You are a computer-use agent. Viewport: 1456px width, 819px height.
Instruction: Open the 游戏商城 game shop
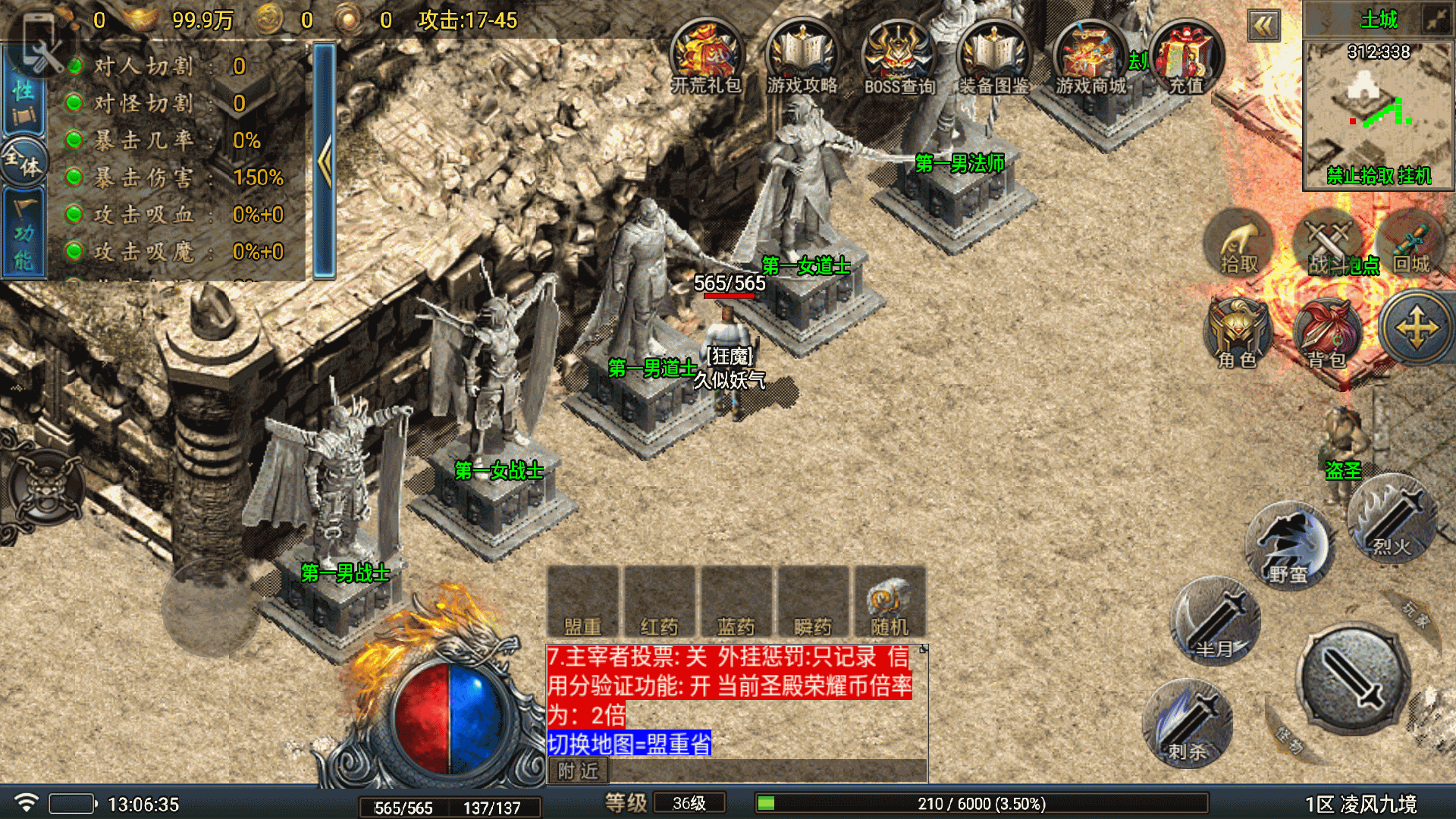pyautogui.click(x=1090, y=57)
